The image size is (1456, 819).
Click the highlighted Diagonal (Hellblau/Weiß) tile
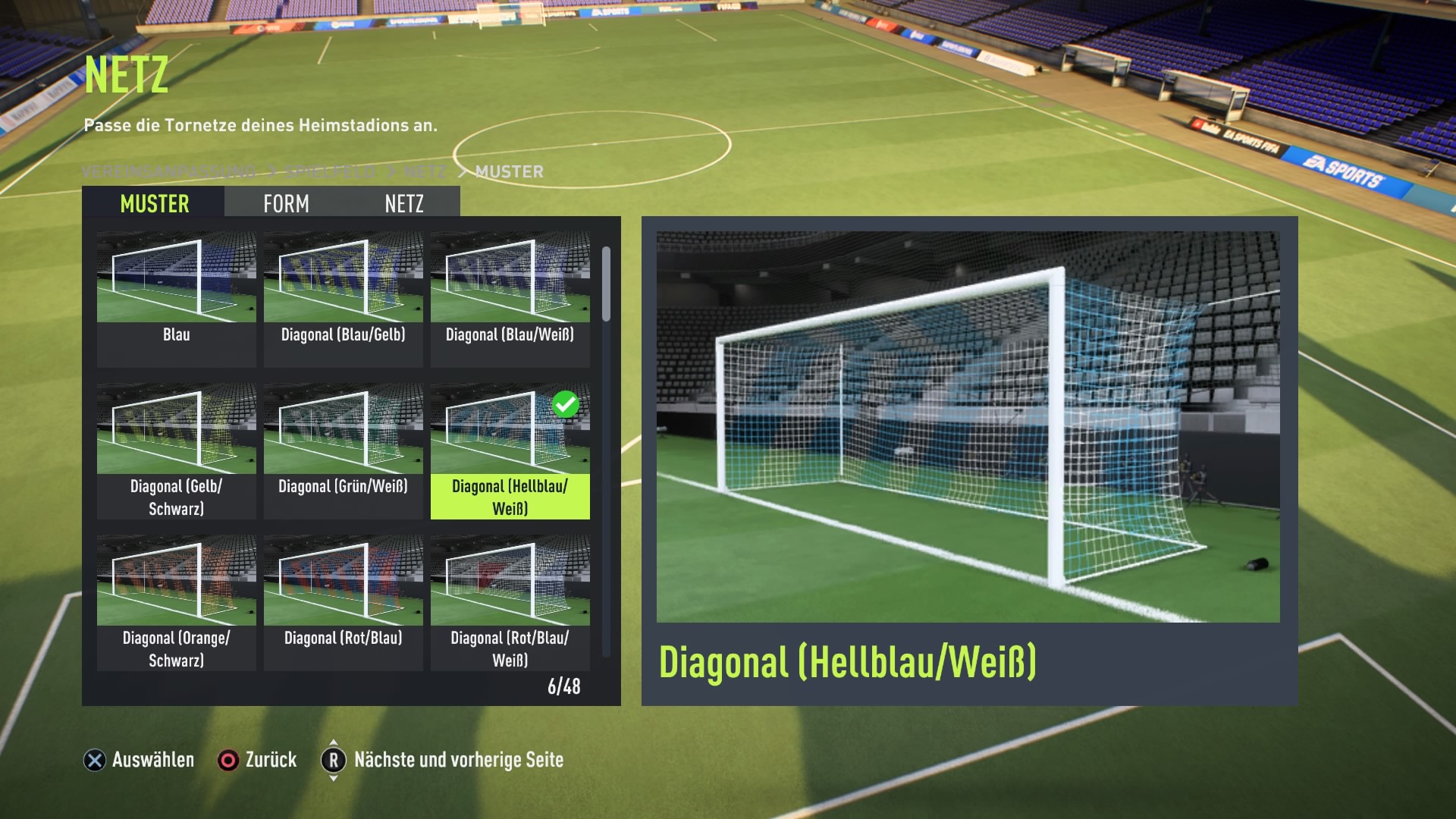[x=510, y=450]
